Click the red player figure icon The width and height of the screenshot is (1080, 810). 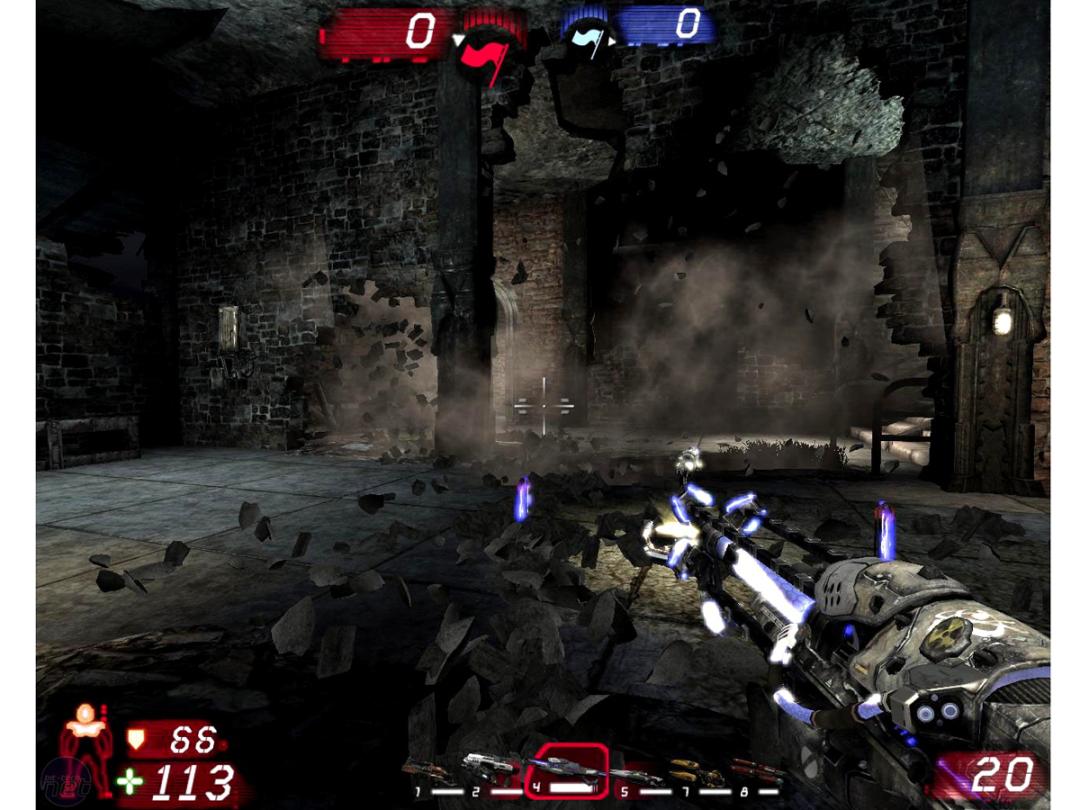click(x=87, y=747)
